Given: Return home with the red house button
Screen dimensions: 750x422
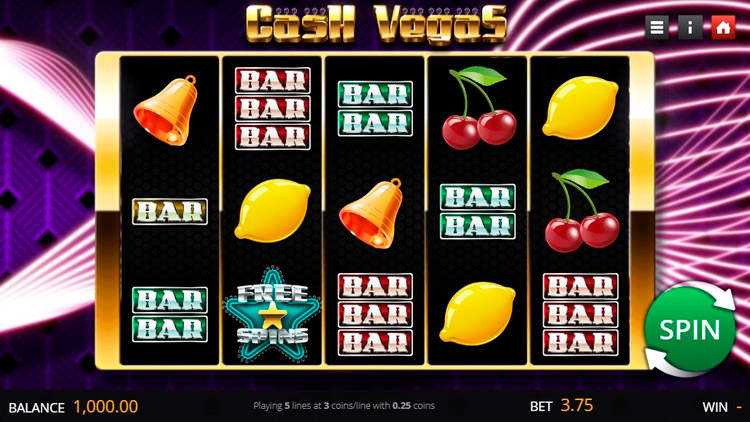Looking at the screenshot, I should click(x=723, y=27).
